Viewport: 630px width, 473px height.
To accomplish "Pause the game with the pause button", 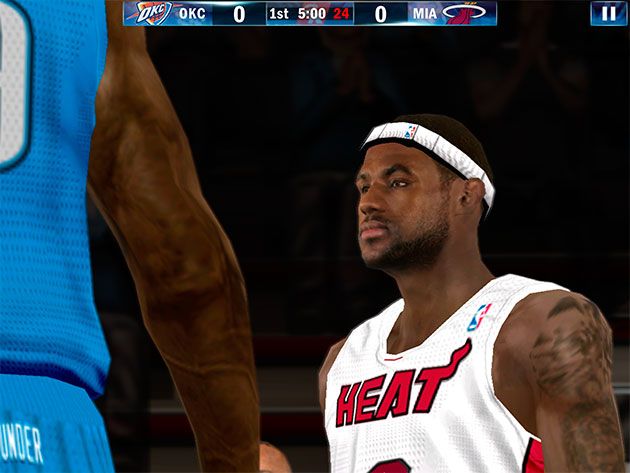I will 608,13.
